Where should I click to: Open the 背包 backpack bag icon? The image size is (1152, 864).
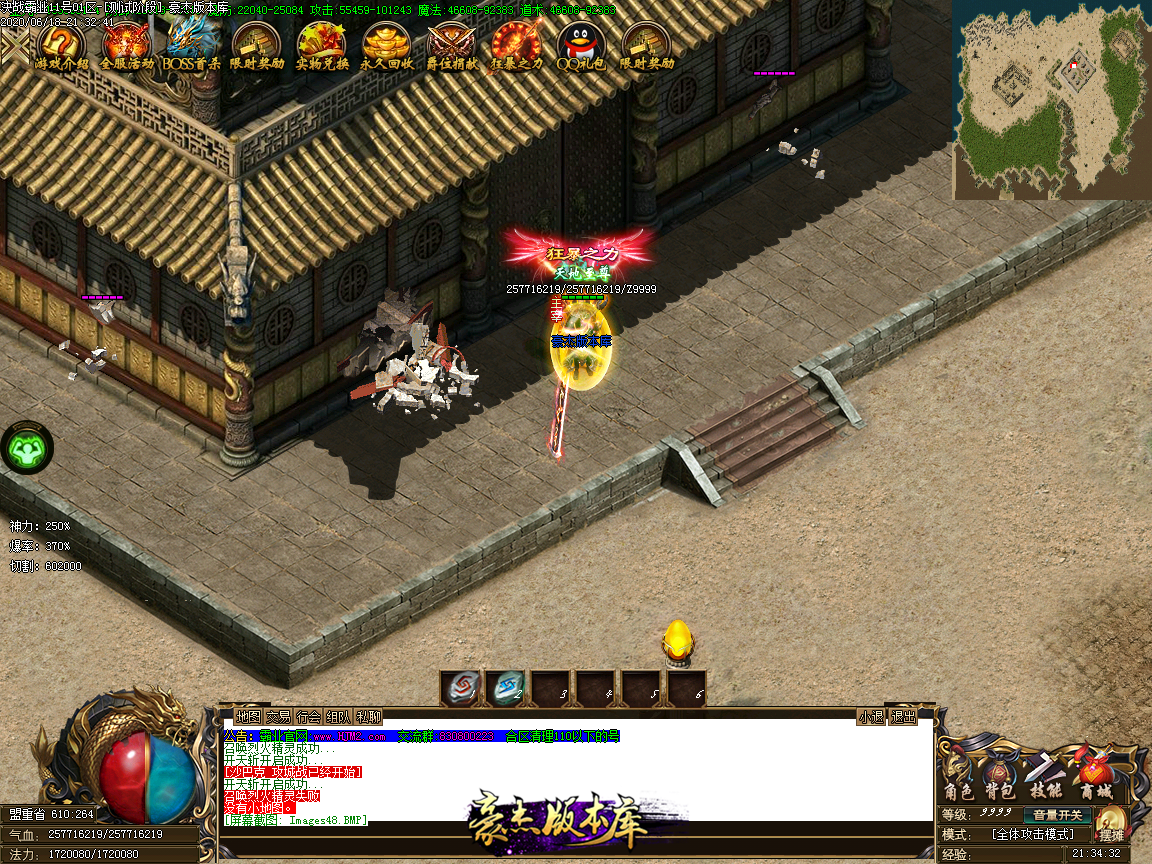coord(998,776)
